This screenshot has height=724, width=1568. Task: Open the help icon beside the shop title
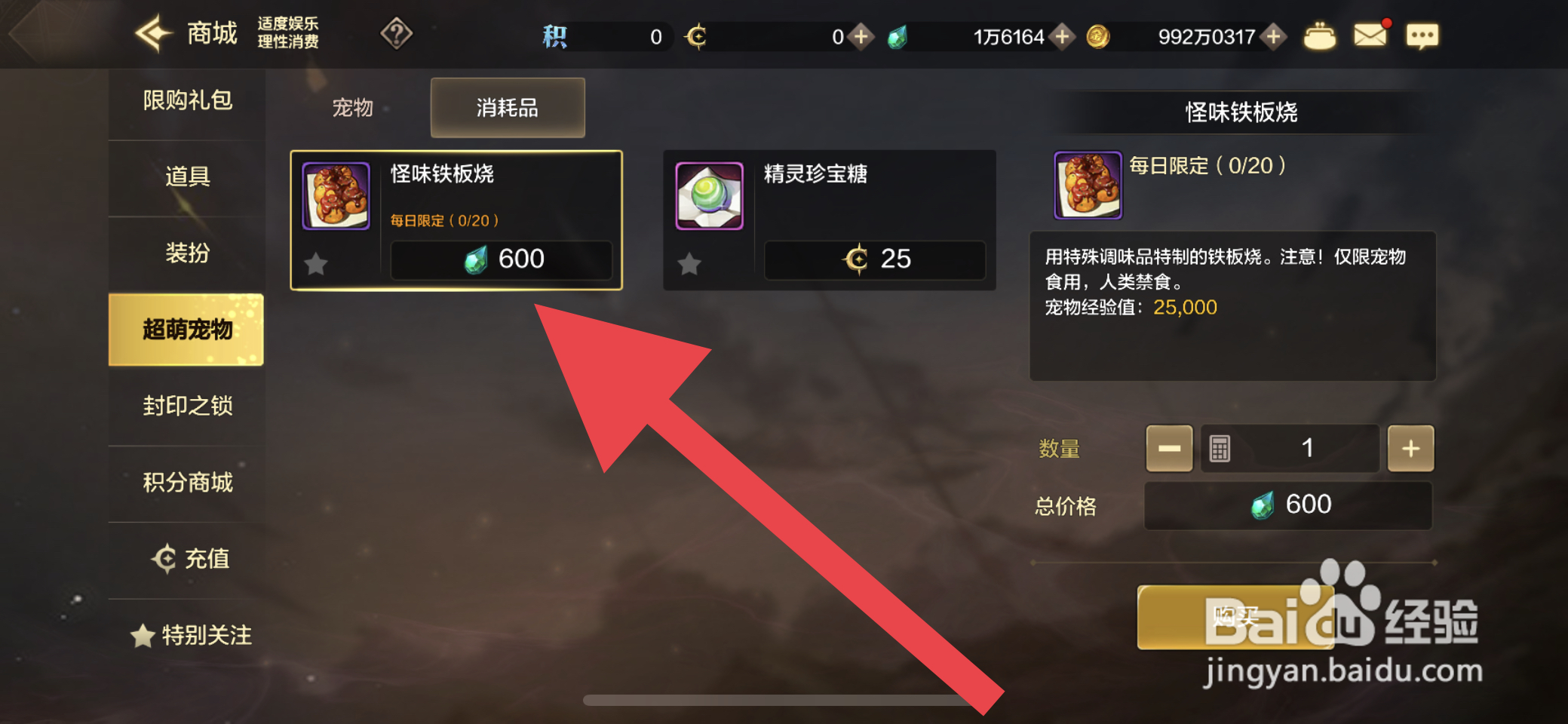[x=397, y=34]
